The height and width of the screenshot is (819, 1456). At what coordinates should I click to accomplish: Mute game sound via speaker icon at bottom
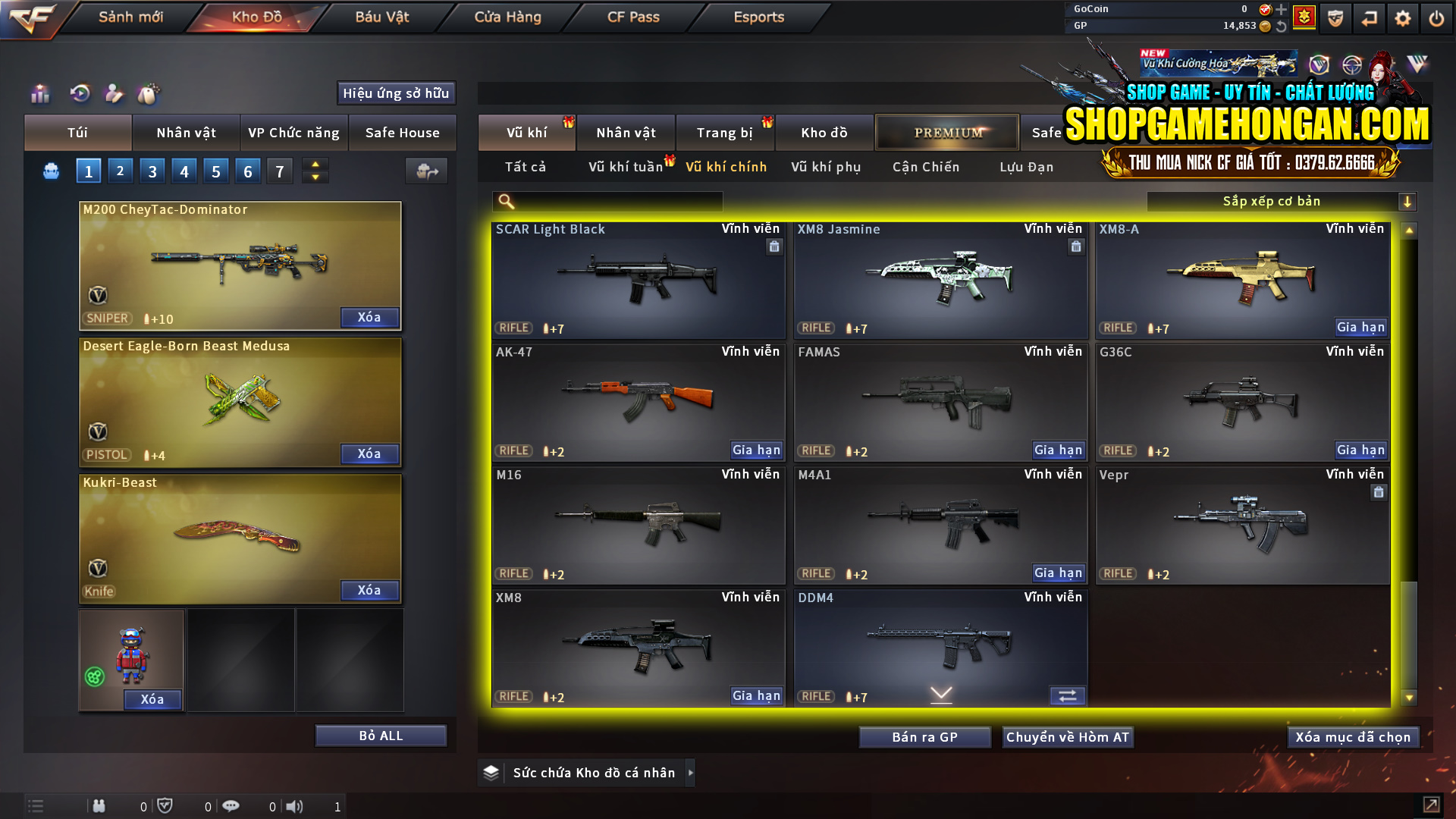[295, 806]
